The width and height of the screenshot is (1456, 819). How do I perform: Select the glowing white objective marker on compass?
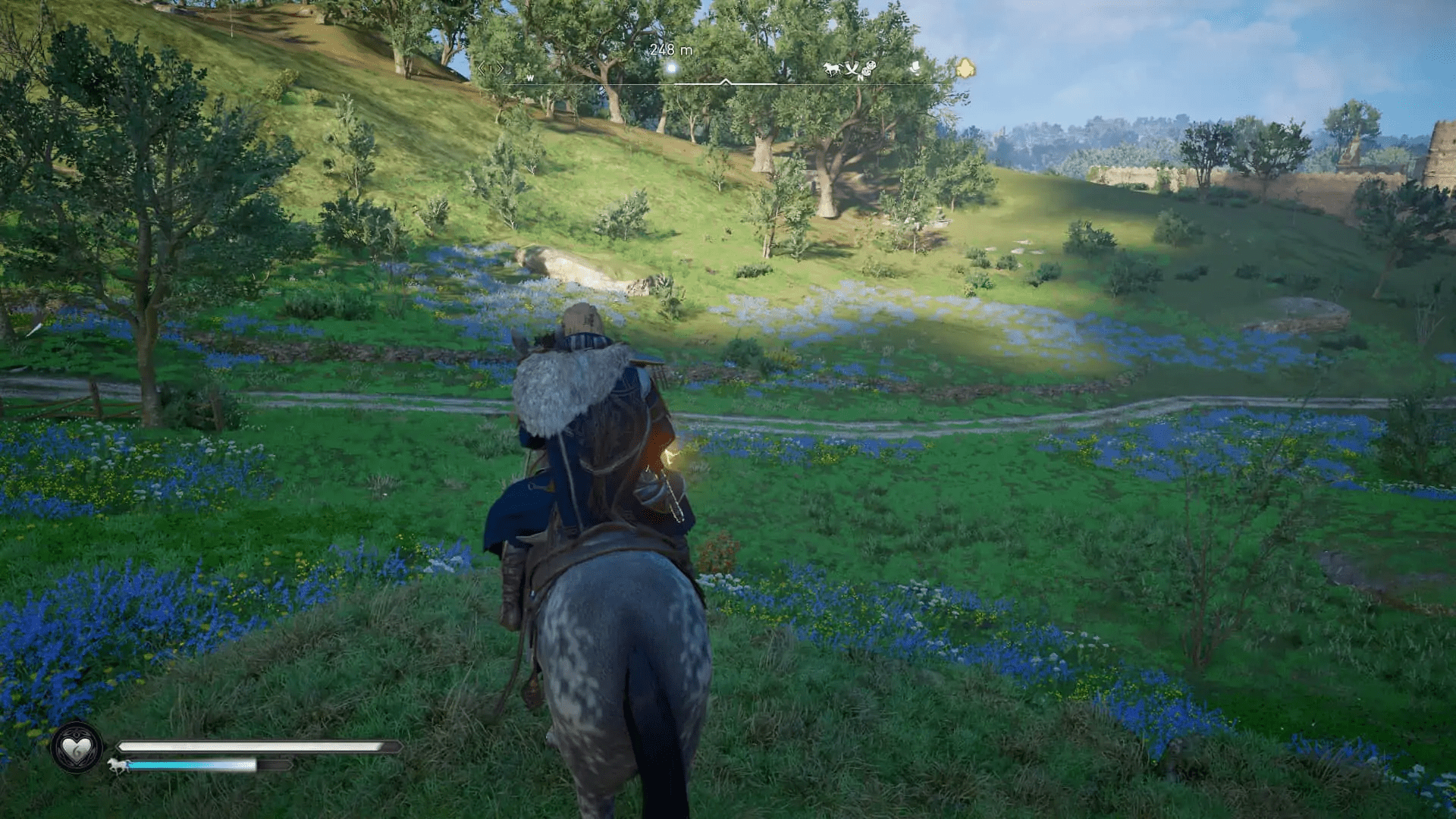click(x=671, y=69)
